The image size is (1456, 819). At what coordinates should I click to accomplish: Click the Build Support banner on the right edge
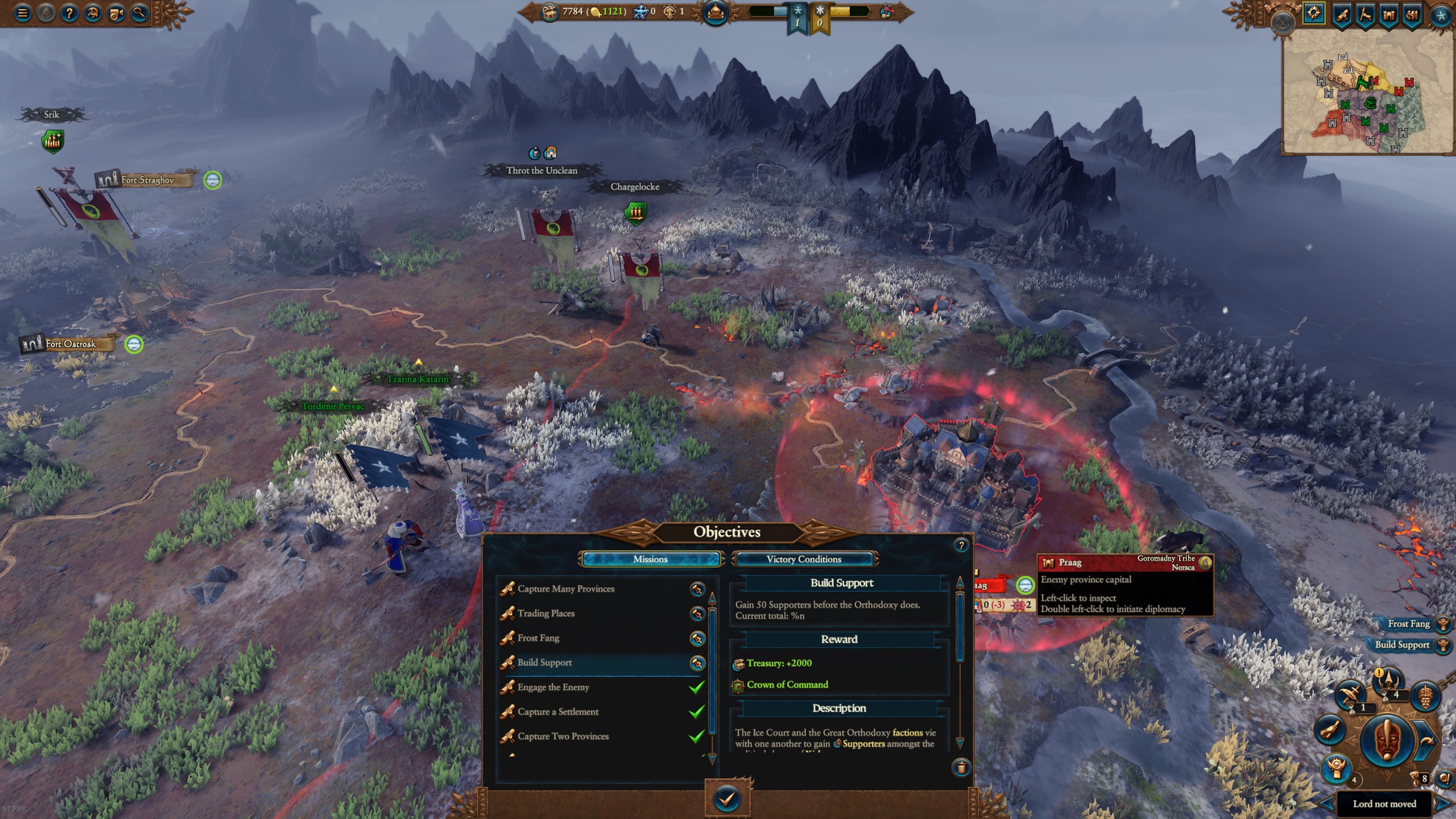tap(1403, 644)
